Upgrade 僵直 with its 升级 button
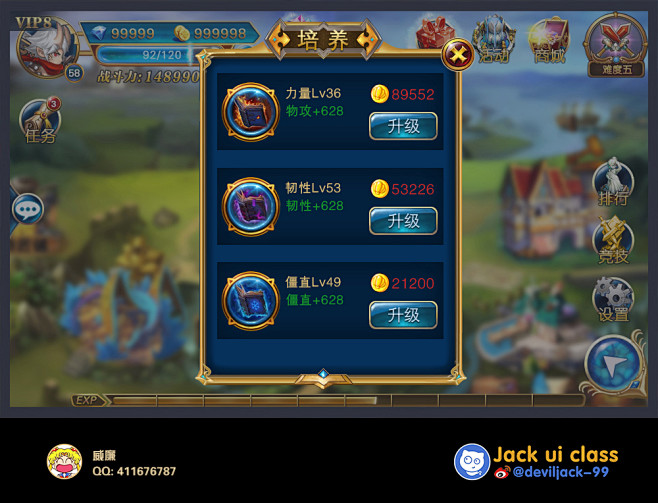This screenshot has width=658, height=503. click(403, 314)
